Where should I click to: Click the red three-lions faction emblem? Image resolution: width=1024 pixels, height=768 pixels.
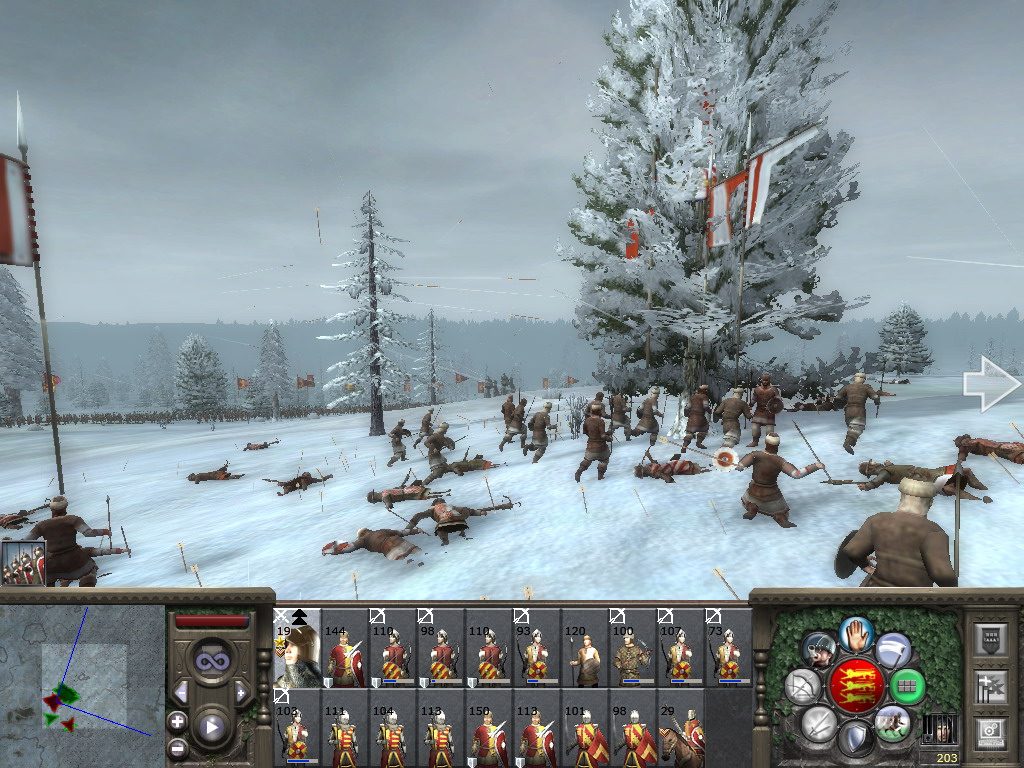[857, 685]
